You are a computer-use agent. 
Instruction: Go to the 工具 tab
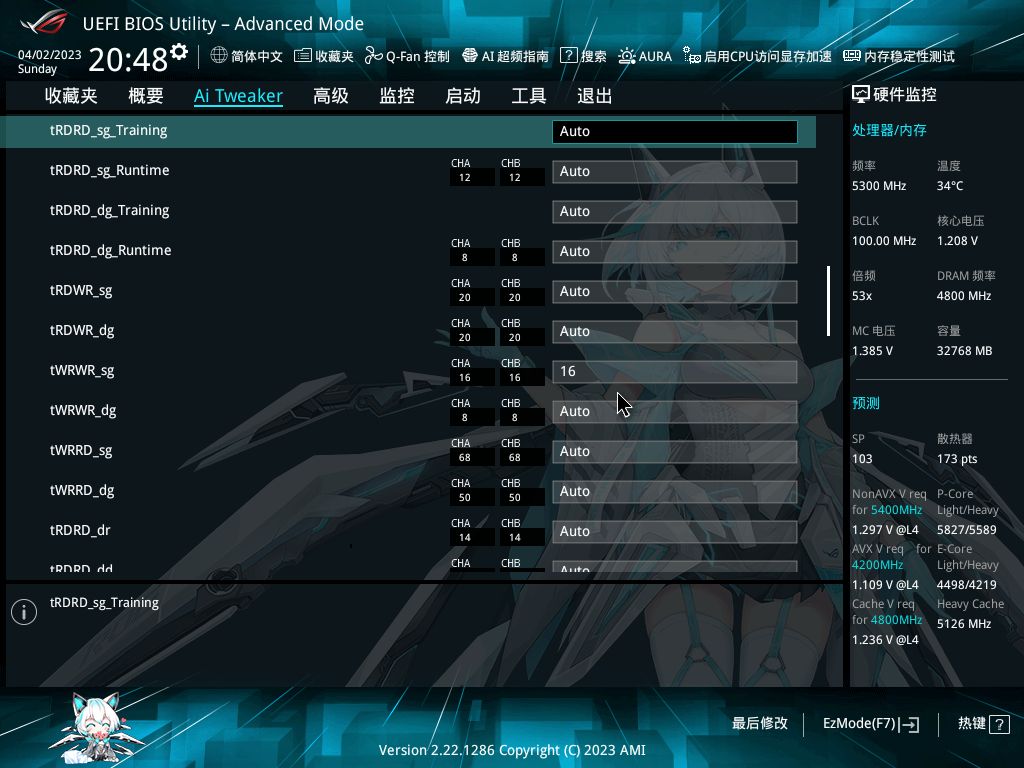pos(528,96)
